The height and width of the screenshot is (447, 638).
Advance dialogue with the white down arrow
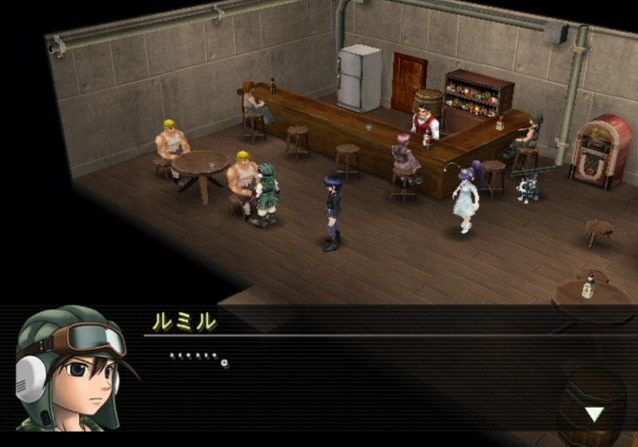pos(594,414)
